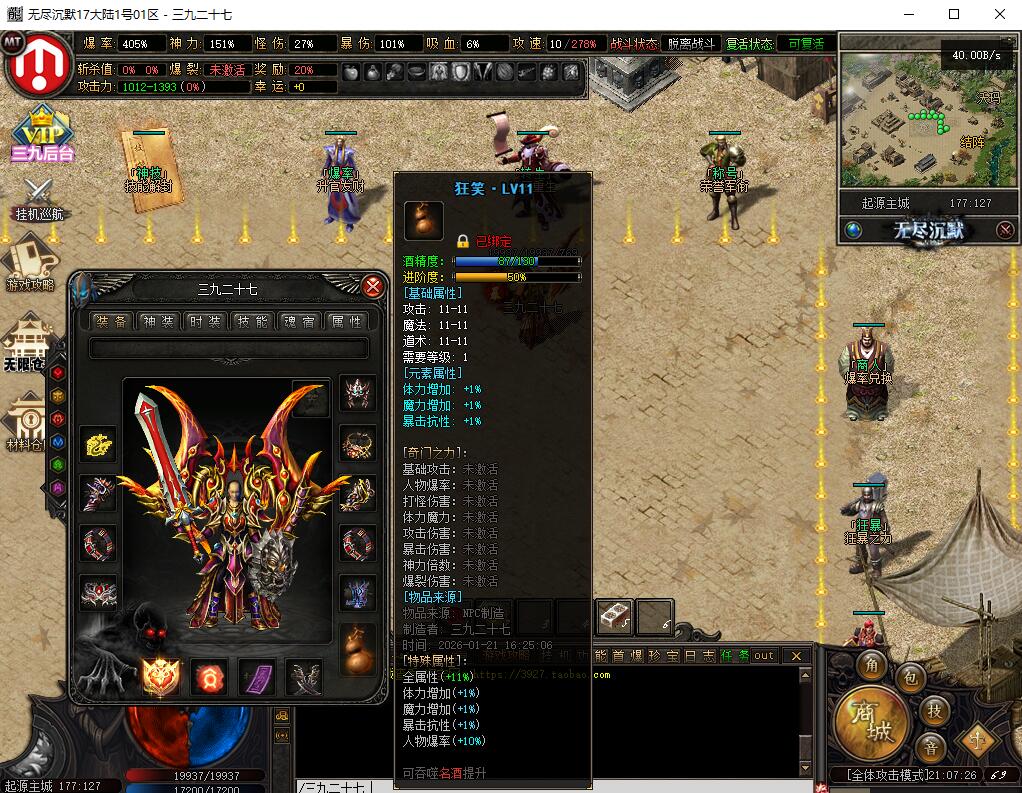The height and width of the screenshot is (793, 1022).
Task: Toggle the 音 sound button
Action: point(930,747)
